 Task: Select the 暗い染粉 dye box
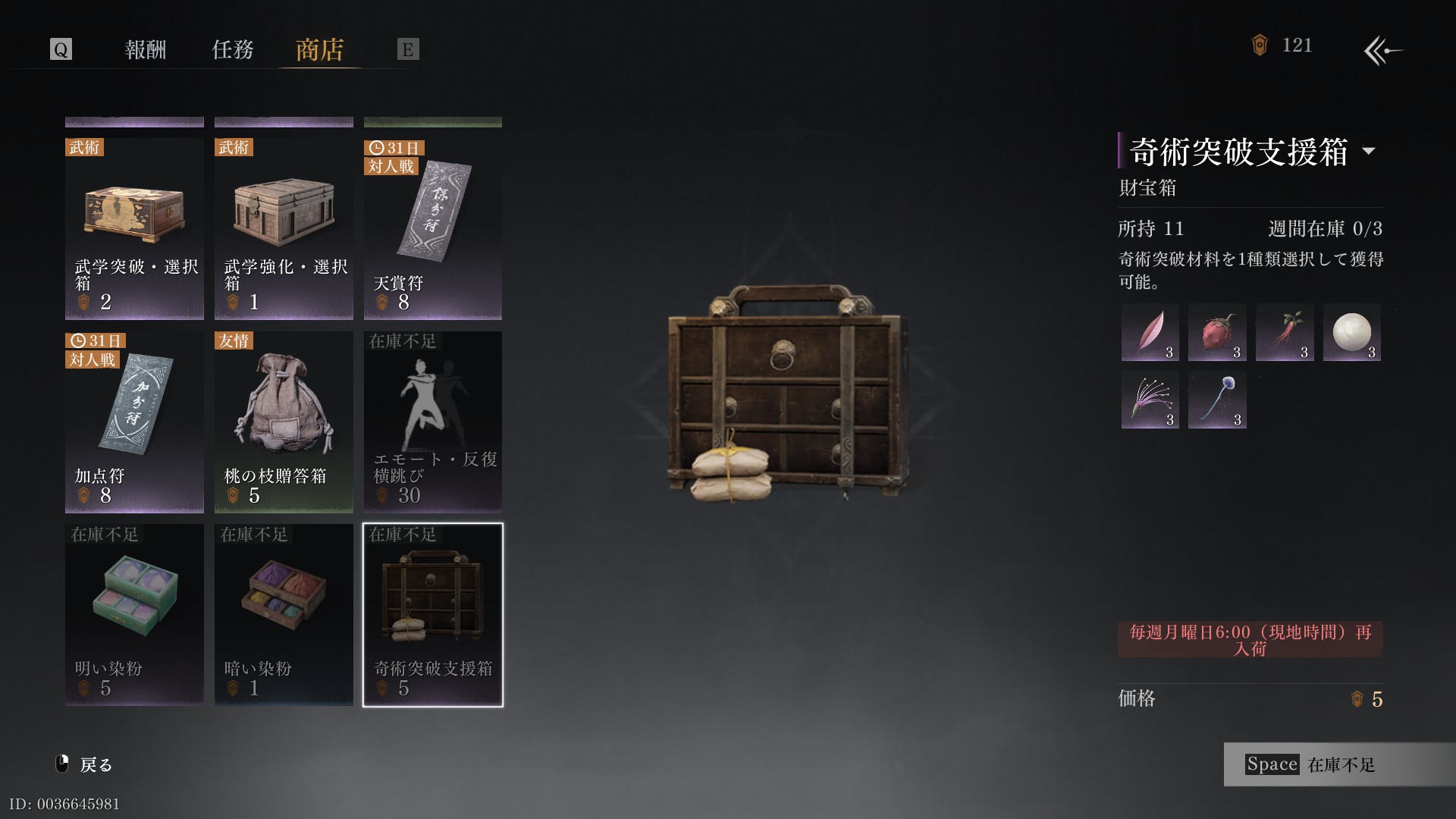[284, 614]
